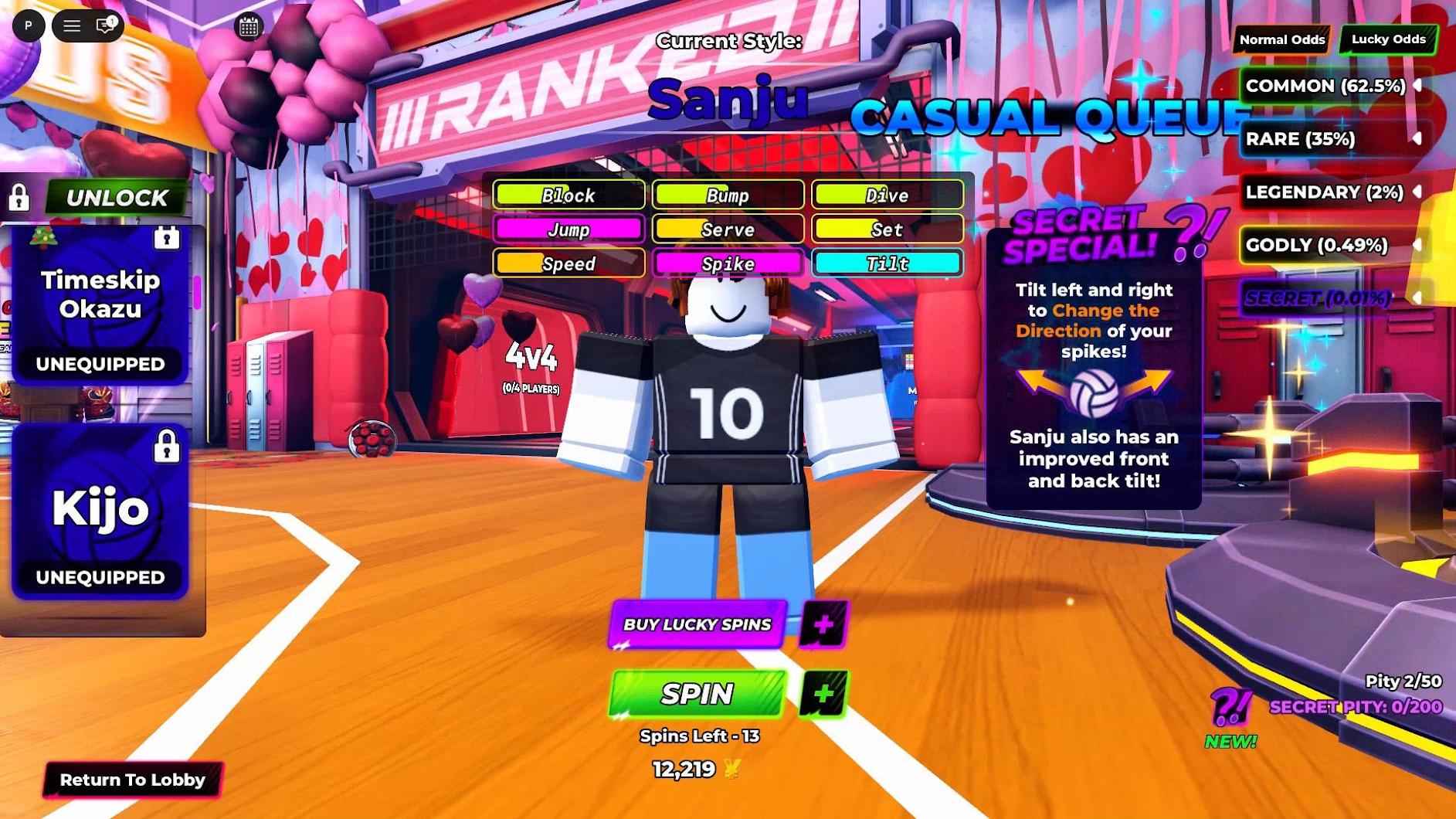The image size is (1456, 819).
Task: Open the hamburger menu icon
Action: pos(72,25)
